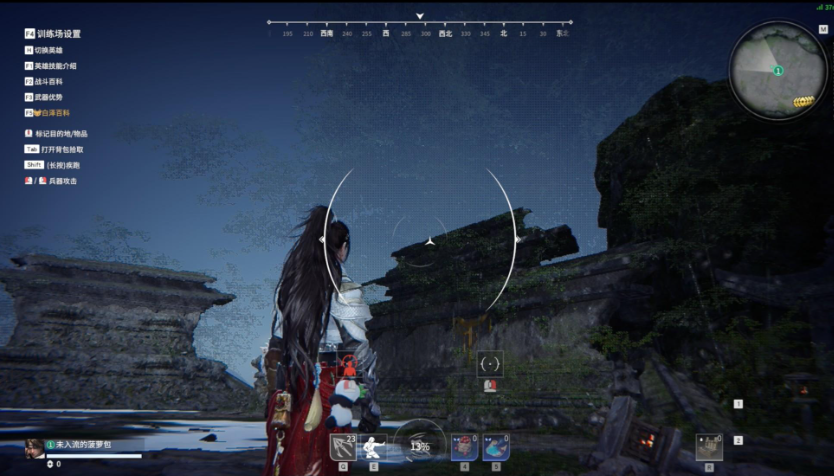Activate the hero skill martial pose icon
The width and height of the screenshot is (834, 476).
[373, 446]
